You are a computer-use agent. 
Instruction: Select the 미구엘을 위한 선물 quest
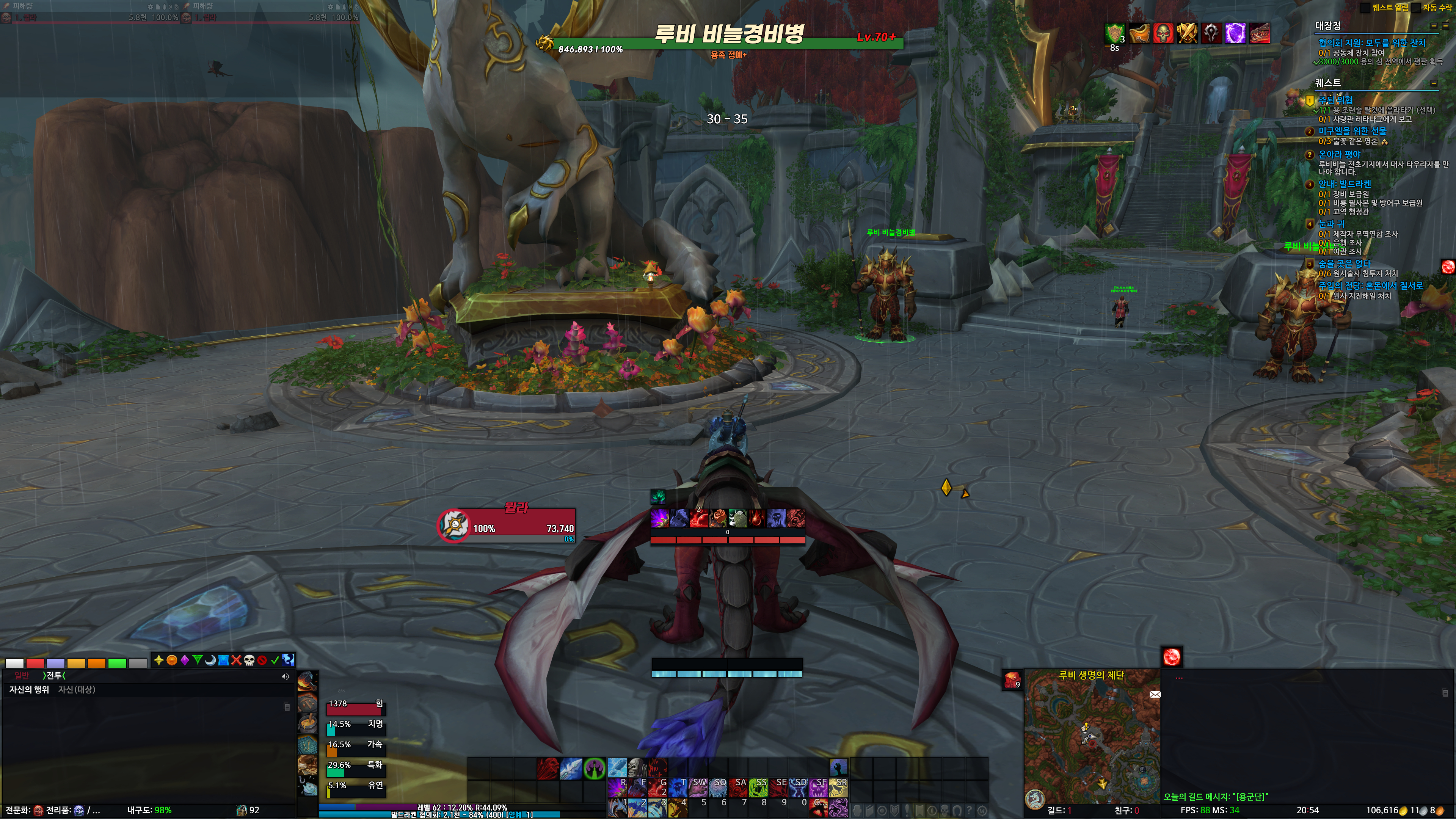tap(1352, 130)
